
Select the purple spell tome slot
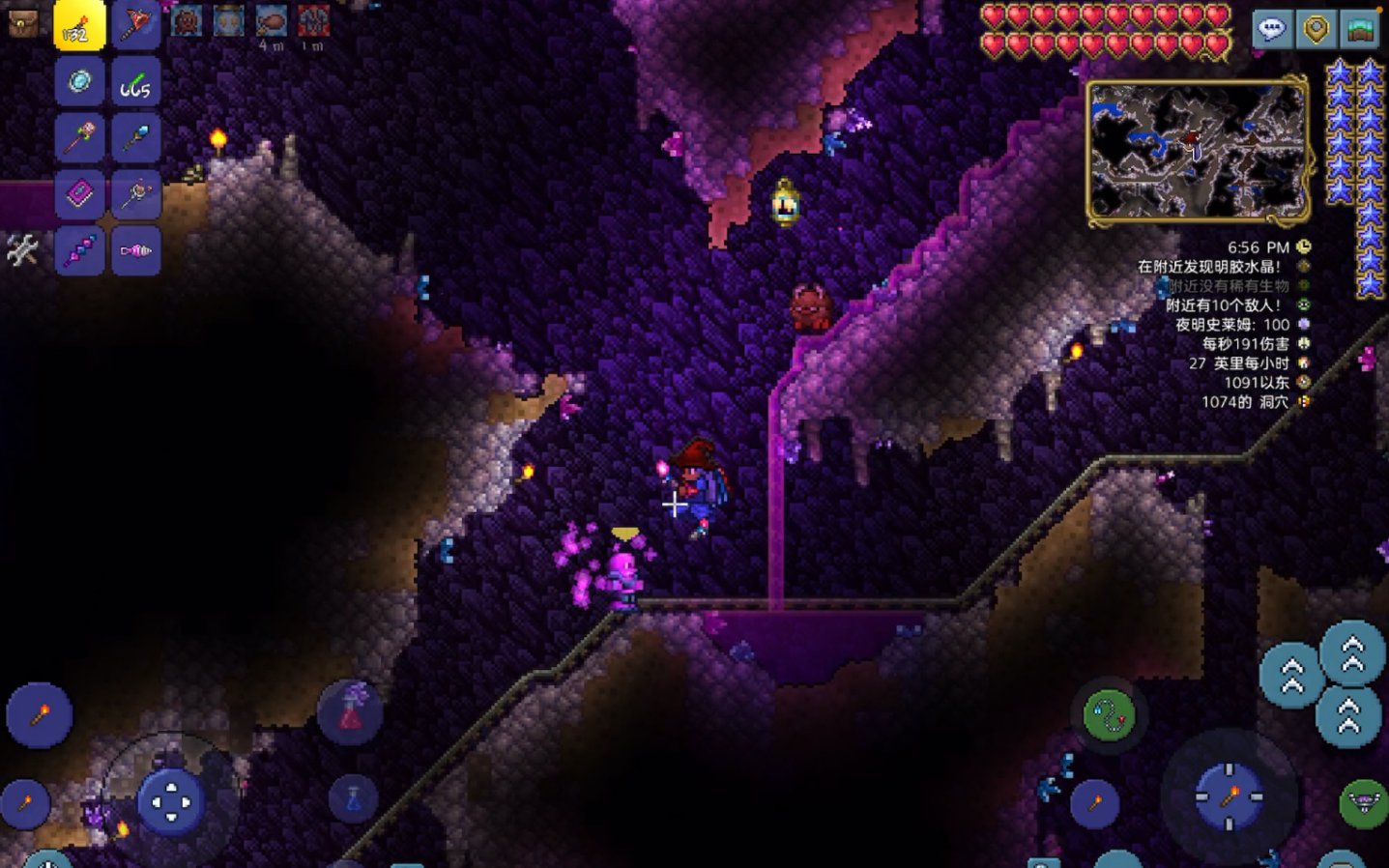[x=79, y=194]
